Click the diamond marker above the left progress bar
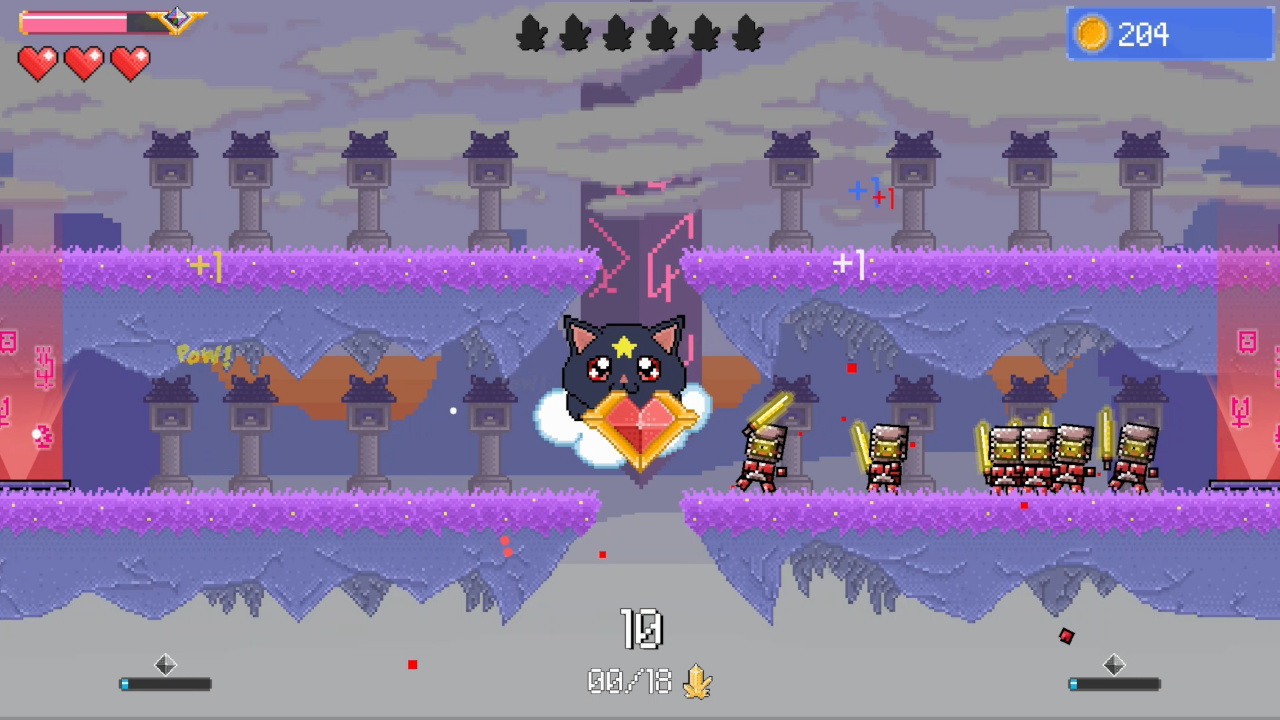Viewport: 1280px width, 720px height. coord(165,665)
